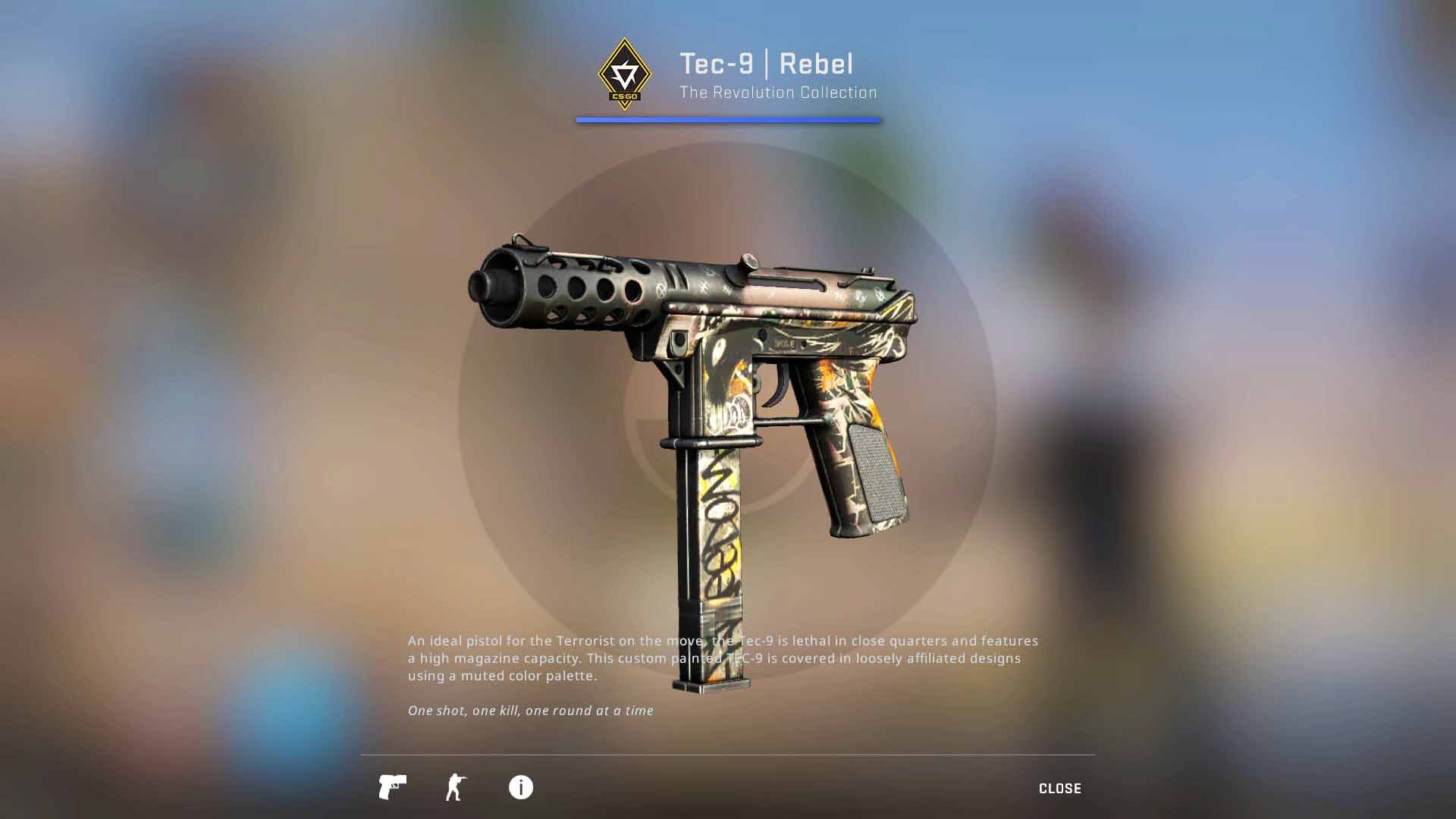Close the Tec-9 inspect screen
Viewport: 1456px width, 819px height.
[x=1059, y=789]
